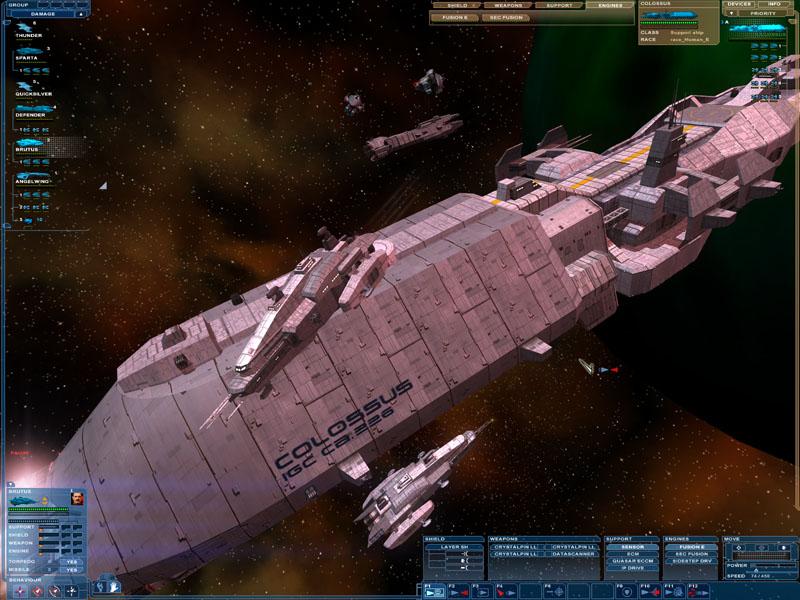This screenshot has height=600, width=800.
Task: Open the Devices tab
Action: [x=738, y=4]
